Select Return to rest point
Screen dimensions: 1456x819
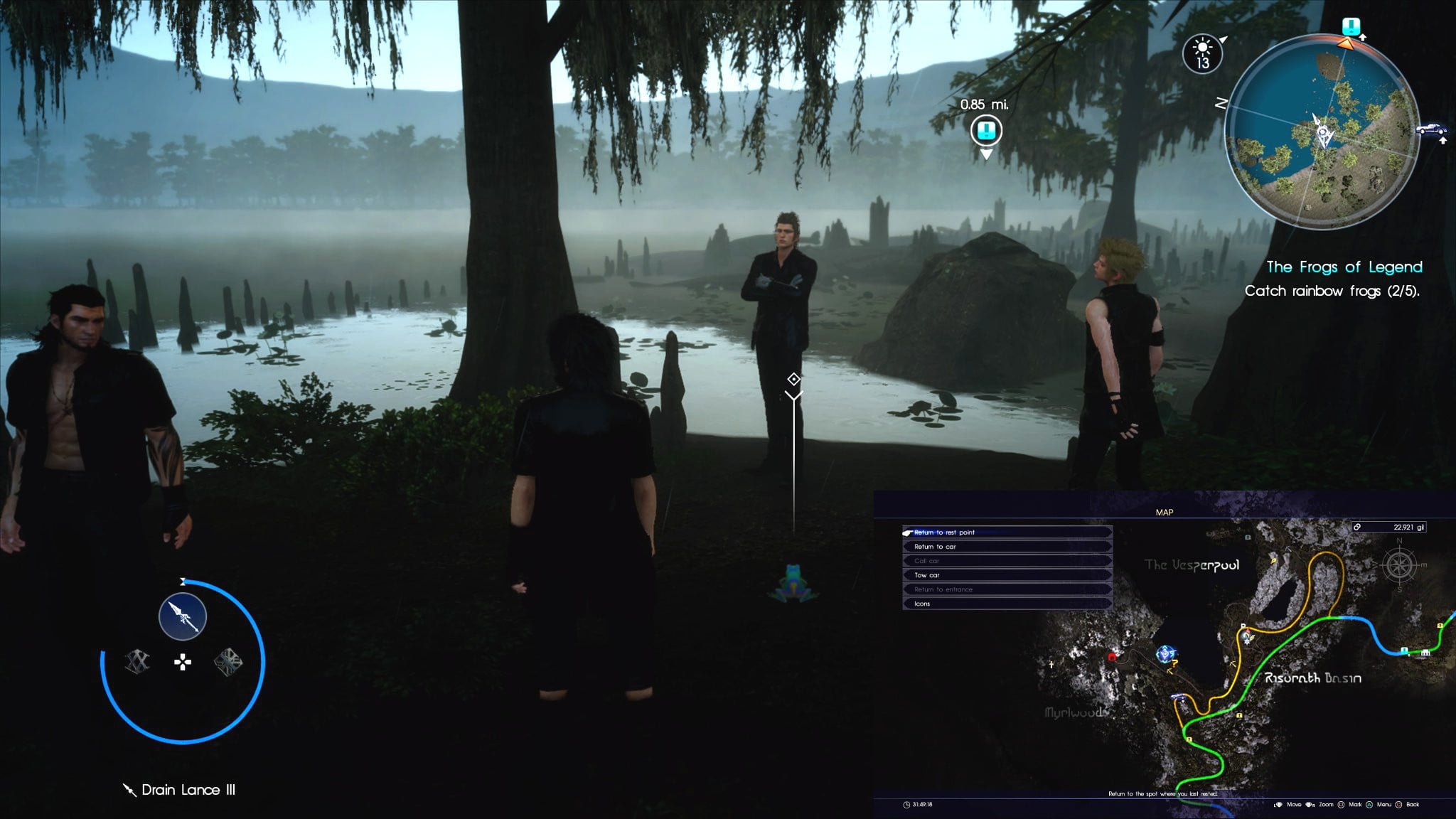[x=1006, y=532]
